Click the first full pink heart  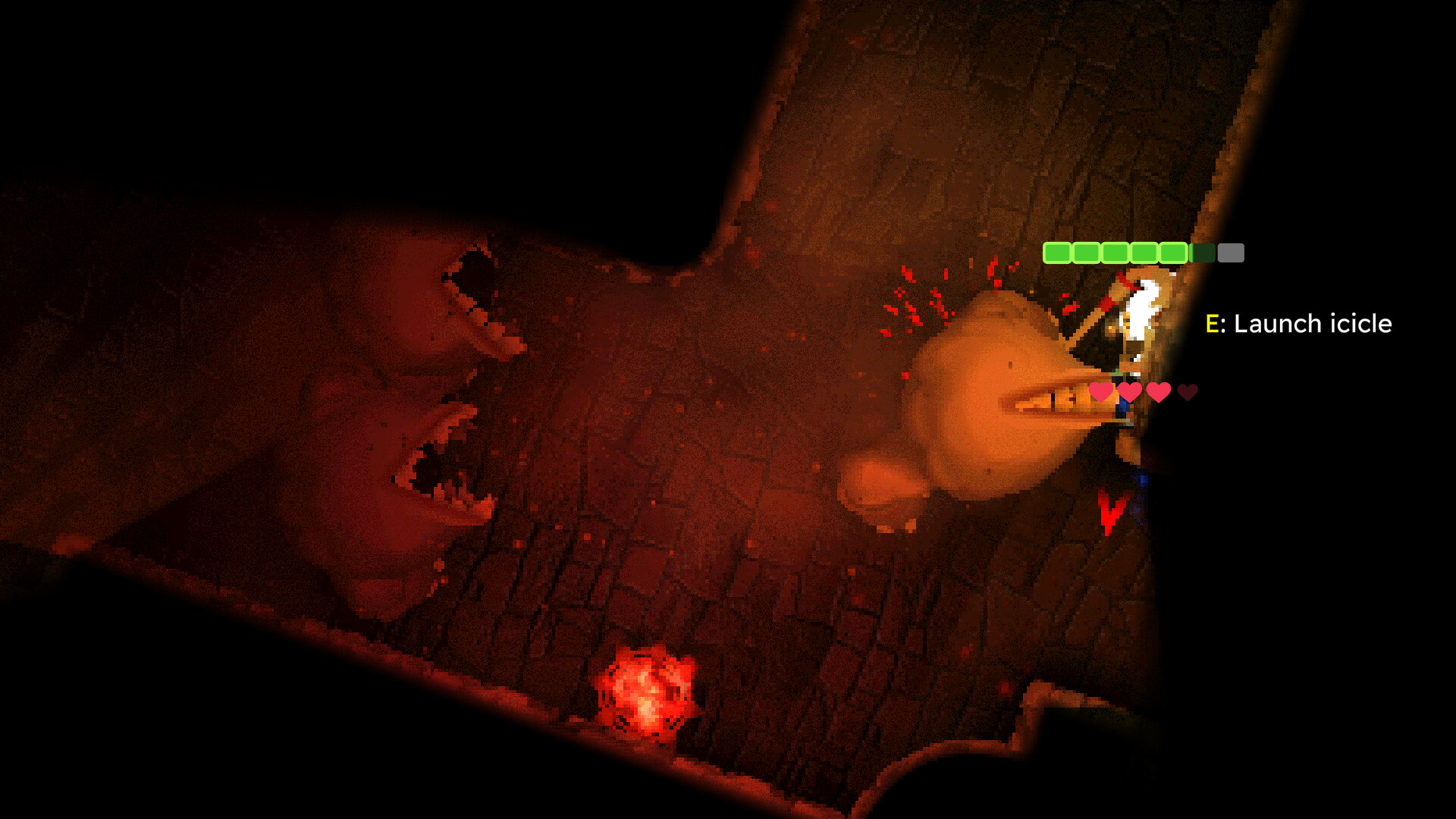[x=1101, y=392]
